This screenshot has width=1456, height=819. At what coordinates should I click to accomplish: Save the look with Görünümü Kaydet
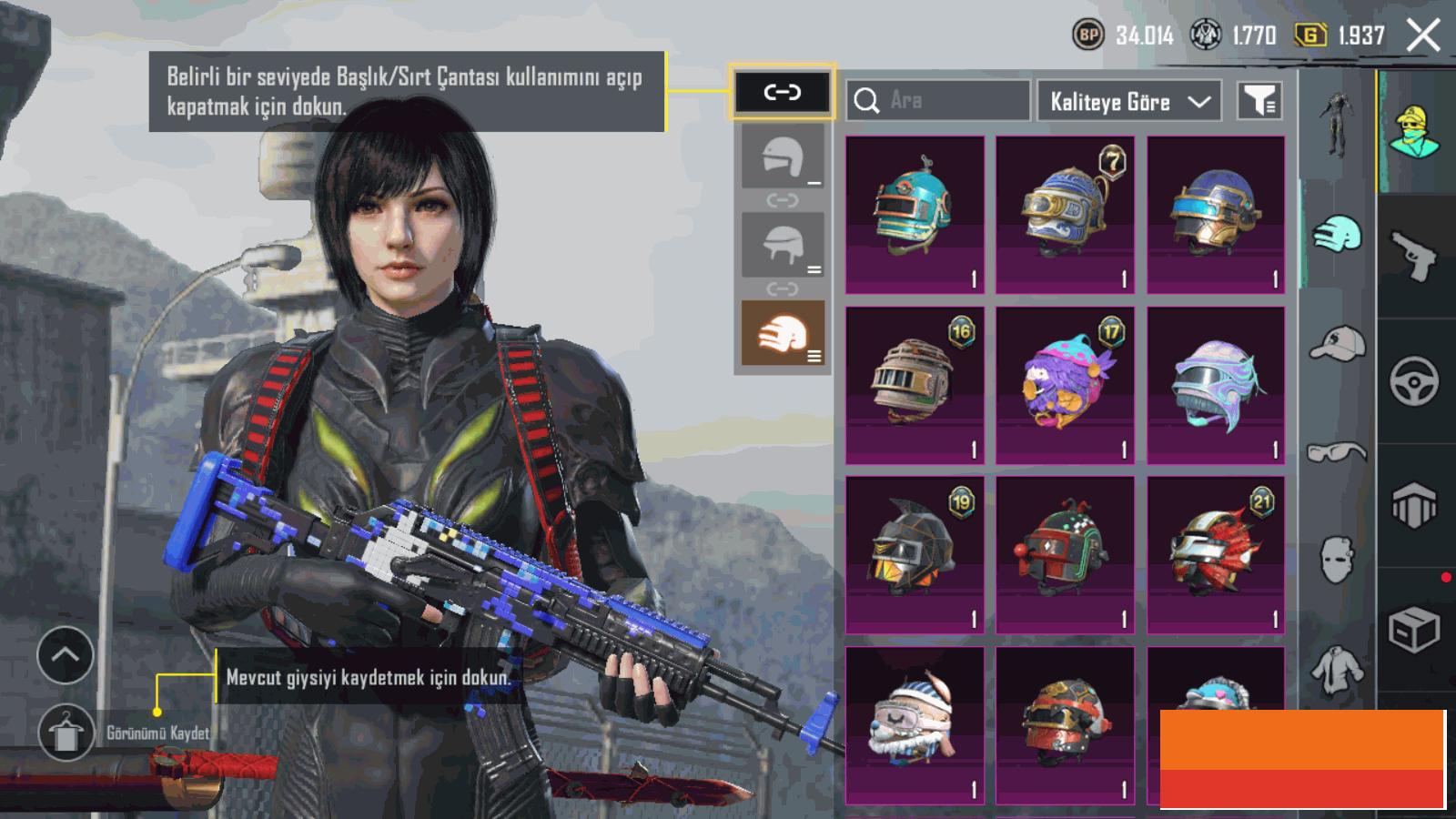pos(66,733)
